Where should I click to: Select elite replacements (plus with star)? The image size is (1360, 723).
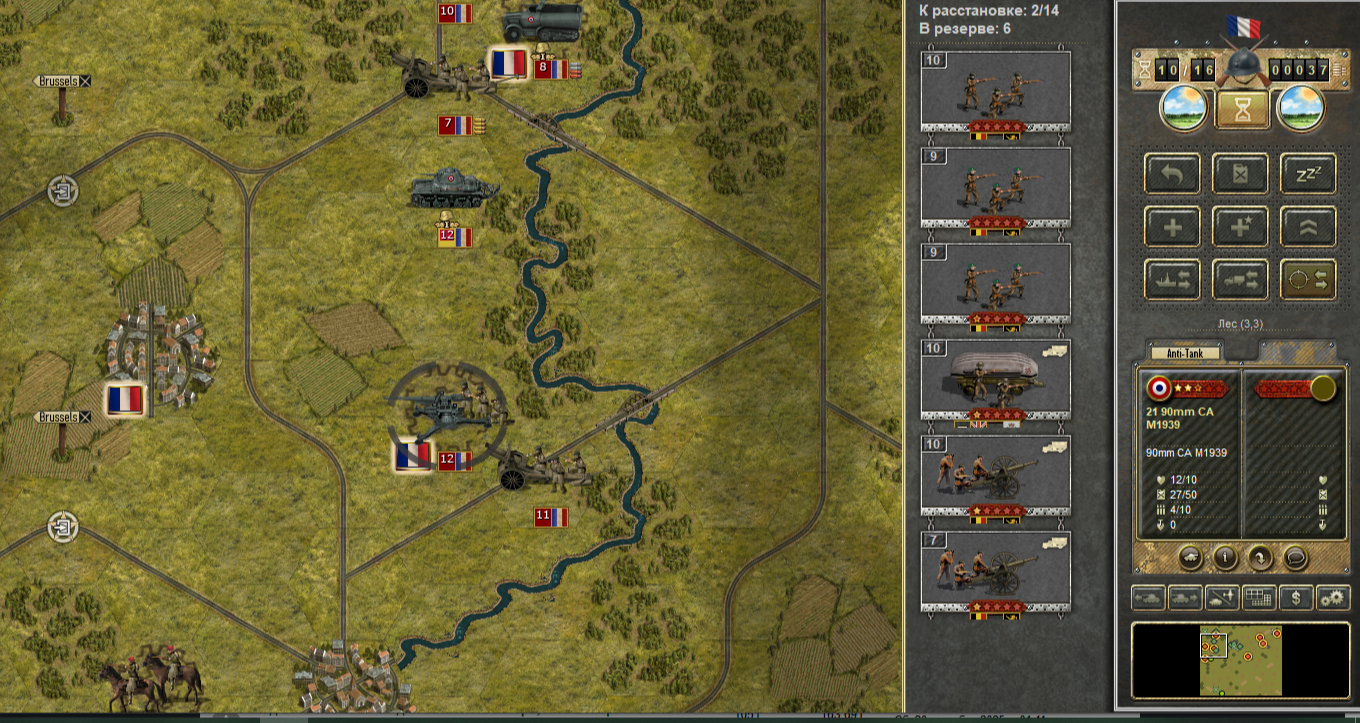1241,227
